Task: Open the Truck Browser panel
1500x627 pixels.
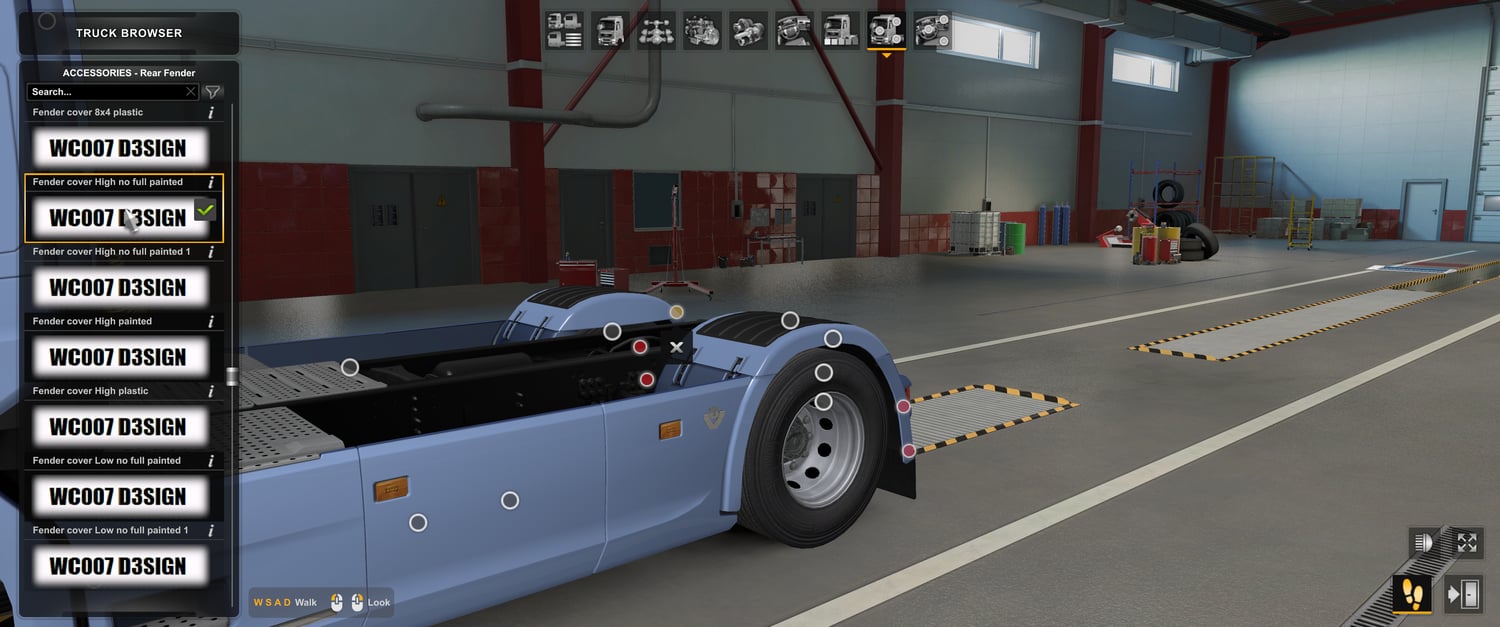Action: pos(129,33)
